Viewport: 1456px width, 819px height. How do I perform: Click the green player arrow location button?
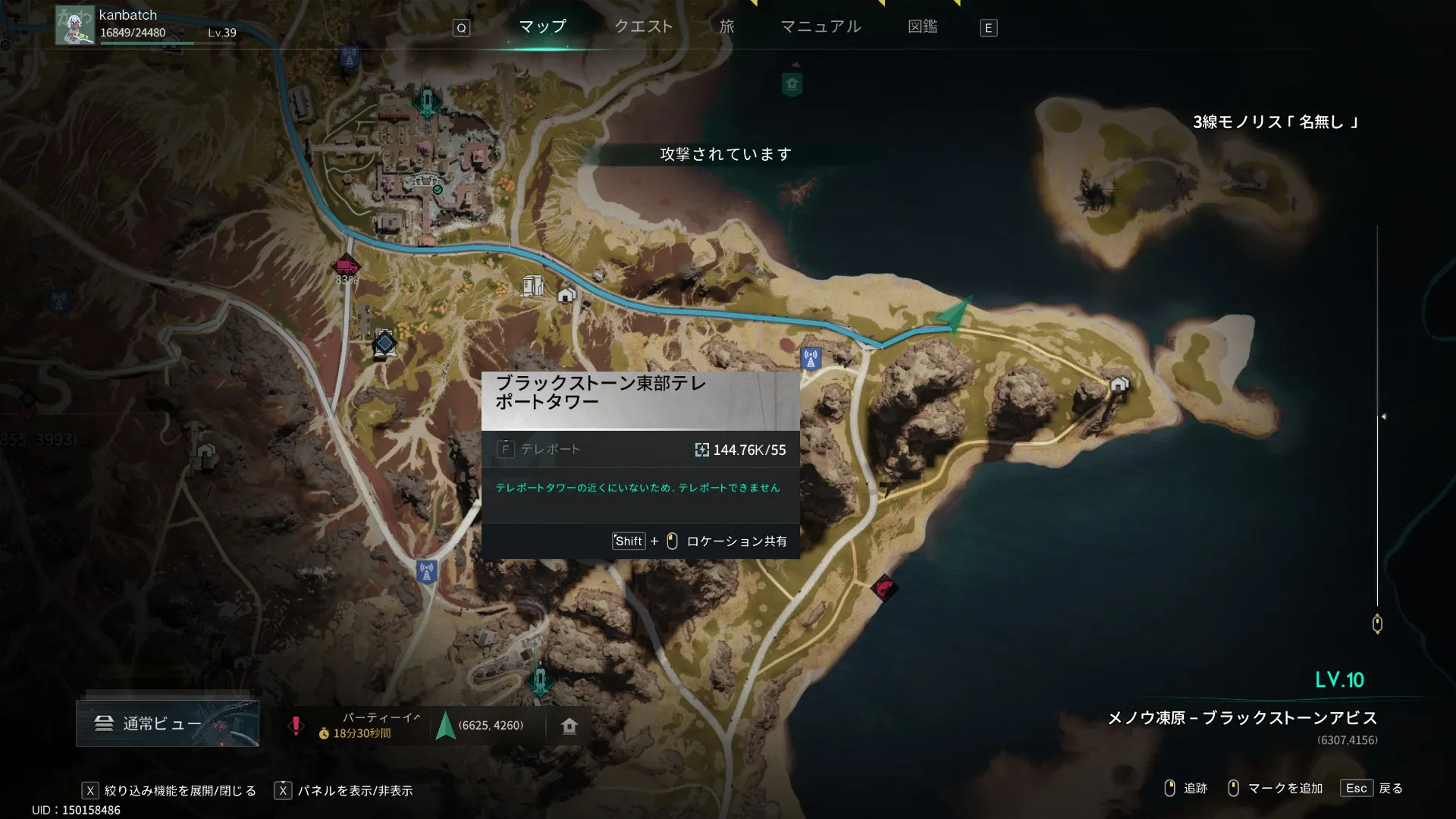446,726
